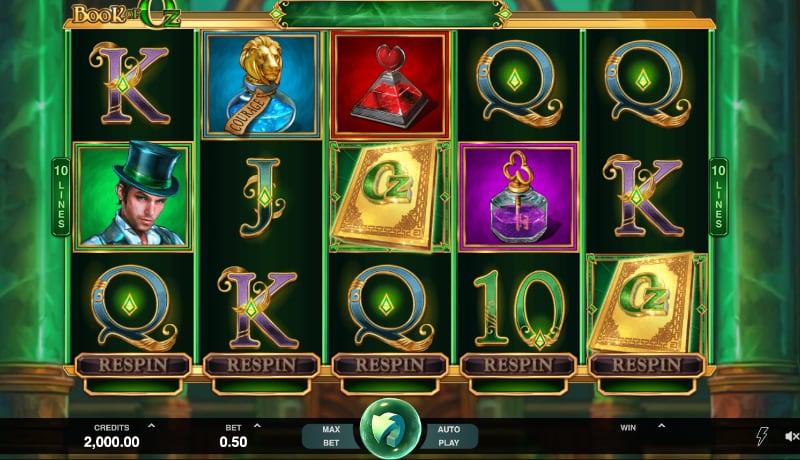
Task: Toggle quick spin lightning bolt
Action: [x=761, y=436]
